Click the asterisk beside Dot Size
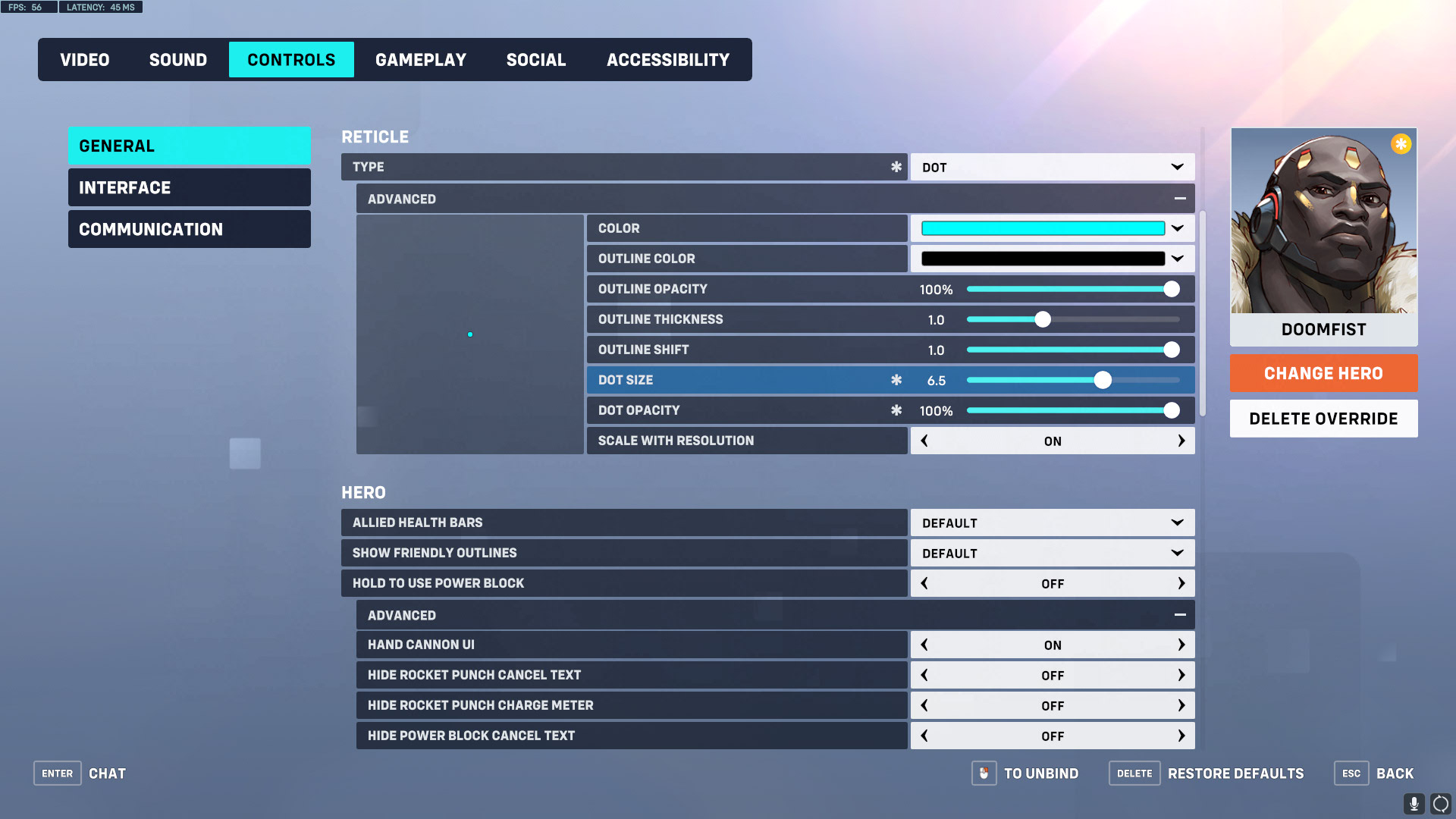1456x819 pixels. tap(897, 380)
